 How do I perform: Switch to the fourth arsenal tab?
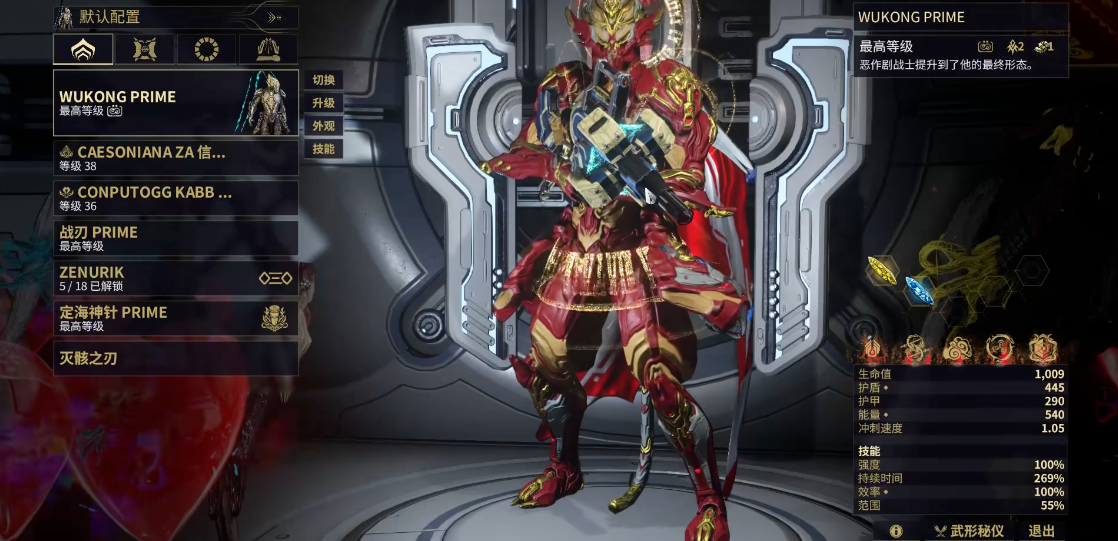[x=267, y=49]
